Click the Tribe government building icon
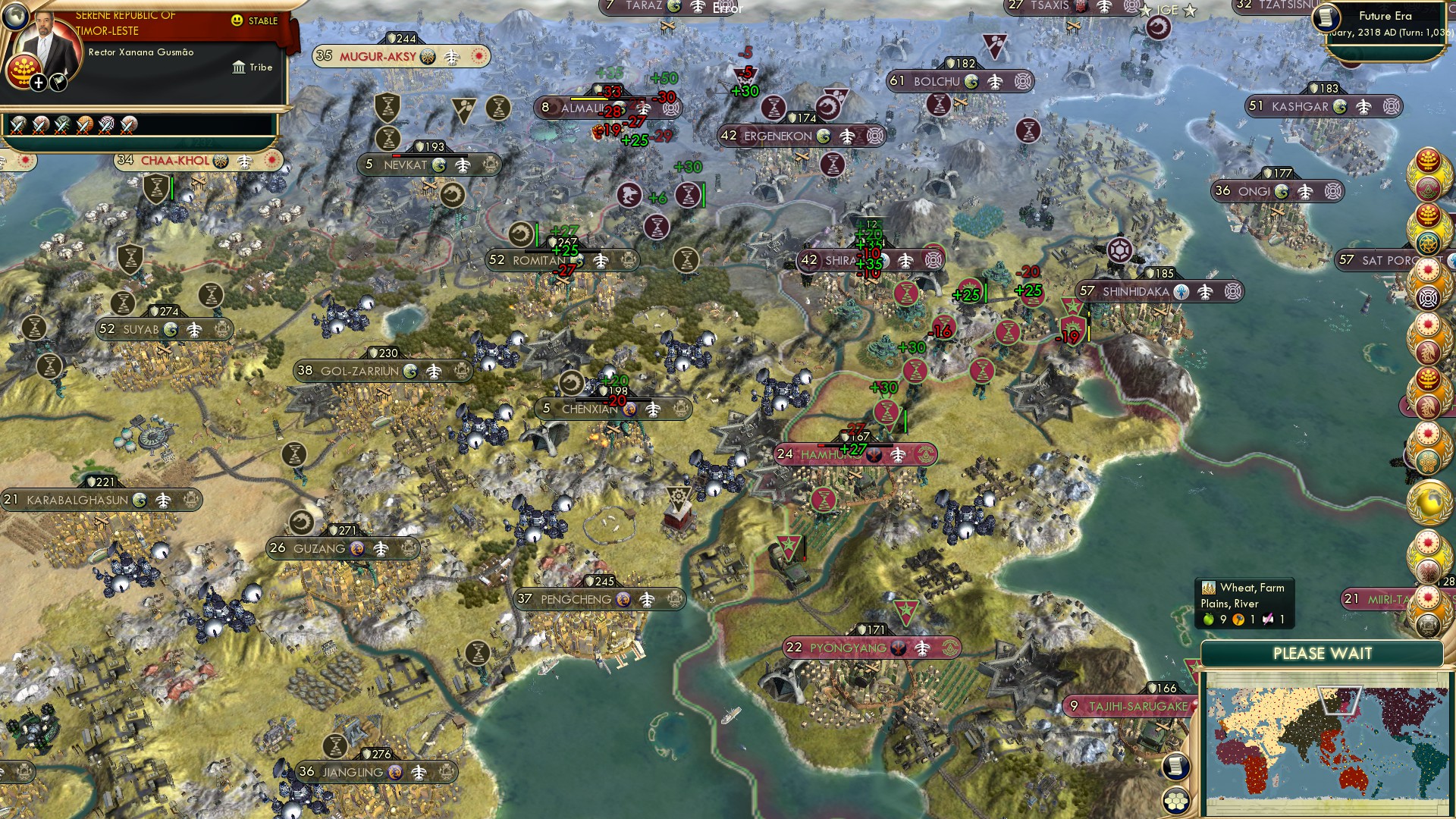1456x819 pixels. pos(239,68)
